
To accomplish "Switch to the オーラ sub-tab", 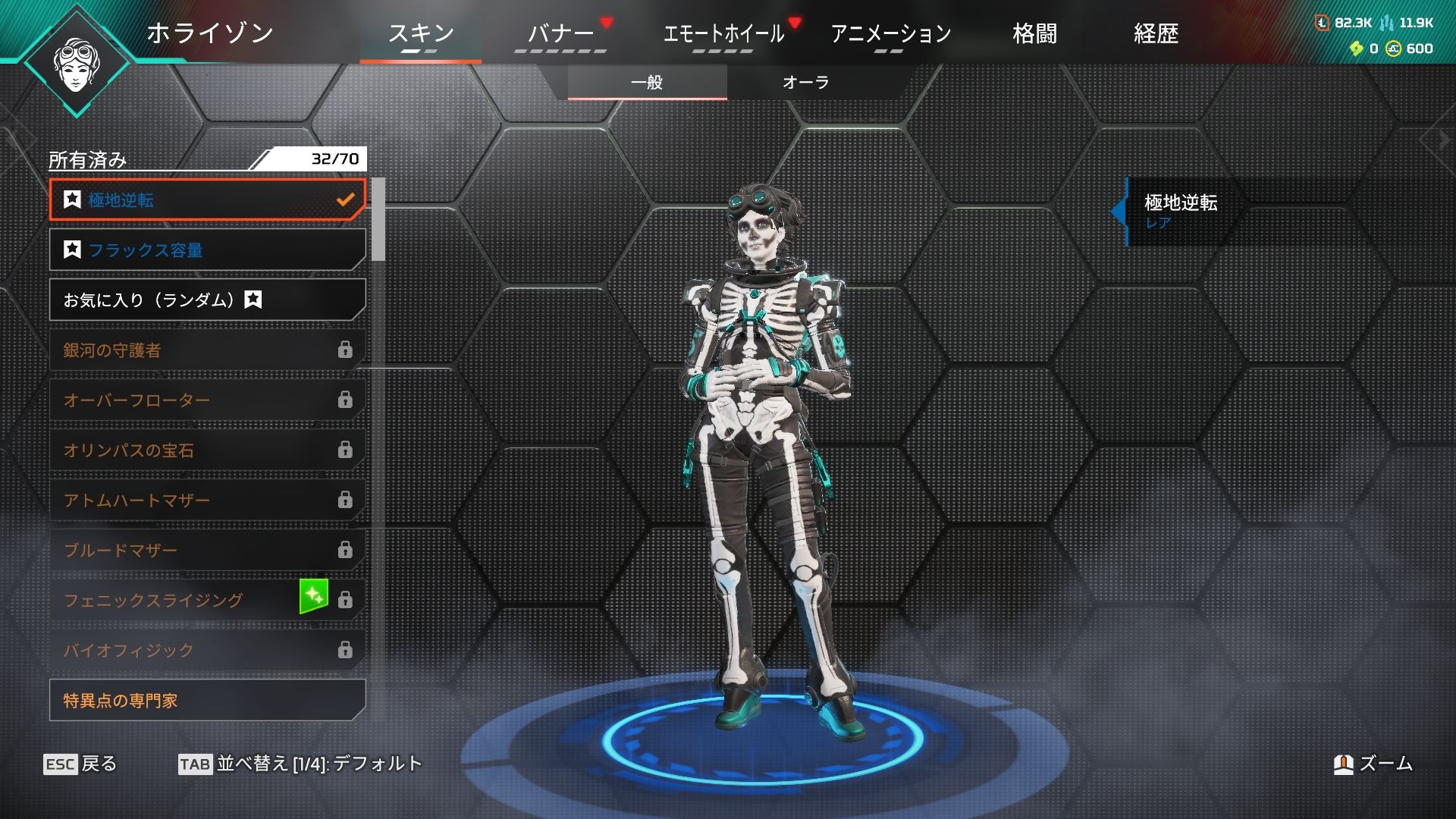I will [x=805, y=83].
